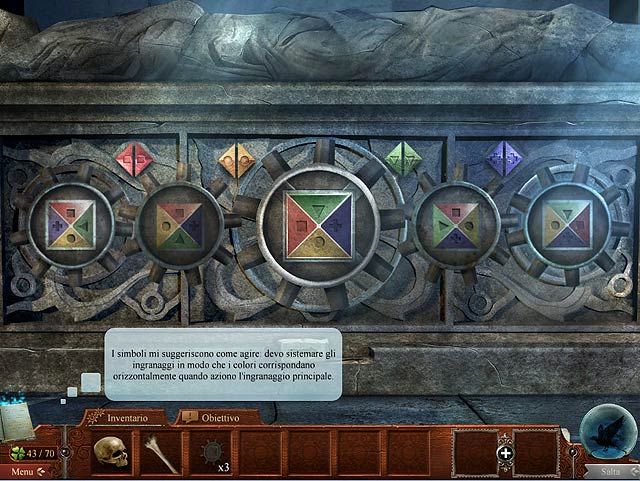The height and width of the screenshot is (481, 640).
Task: Pick the bone inventory item
Action: (x=160, y=452)
